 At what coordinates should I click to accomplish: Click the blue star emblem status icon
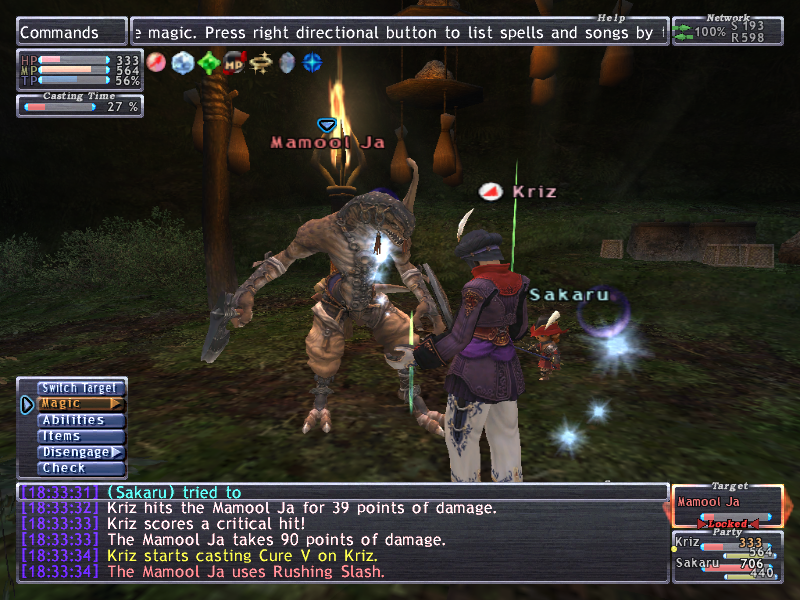coord(313,63)
